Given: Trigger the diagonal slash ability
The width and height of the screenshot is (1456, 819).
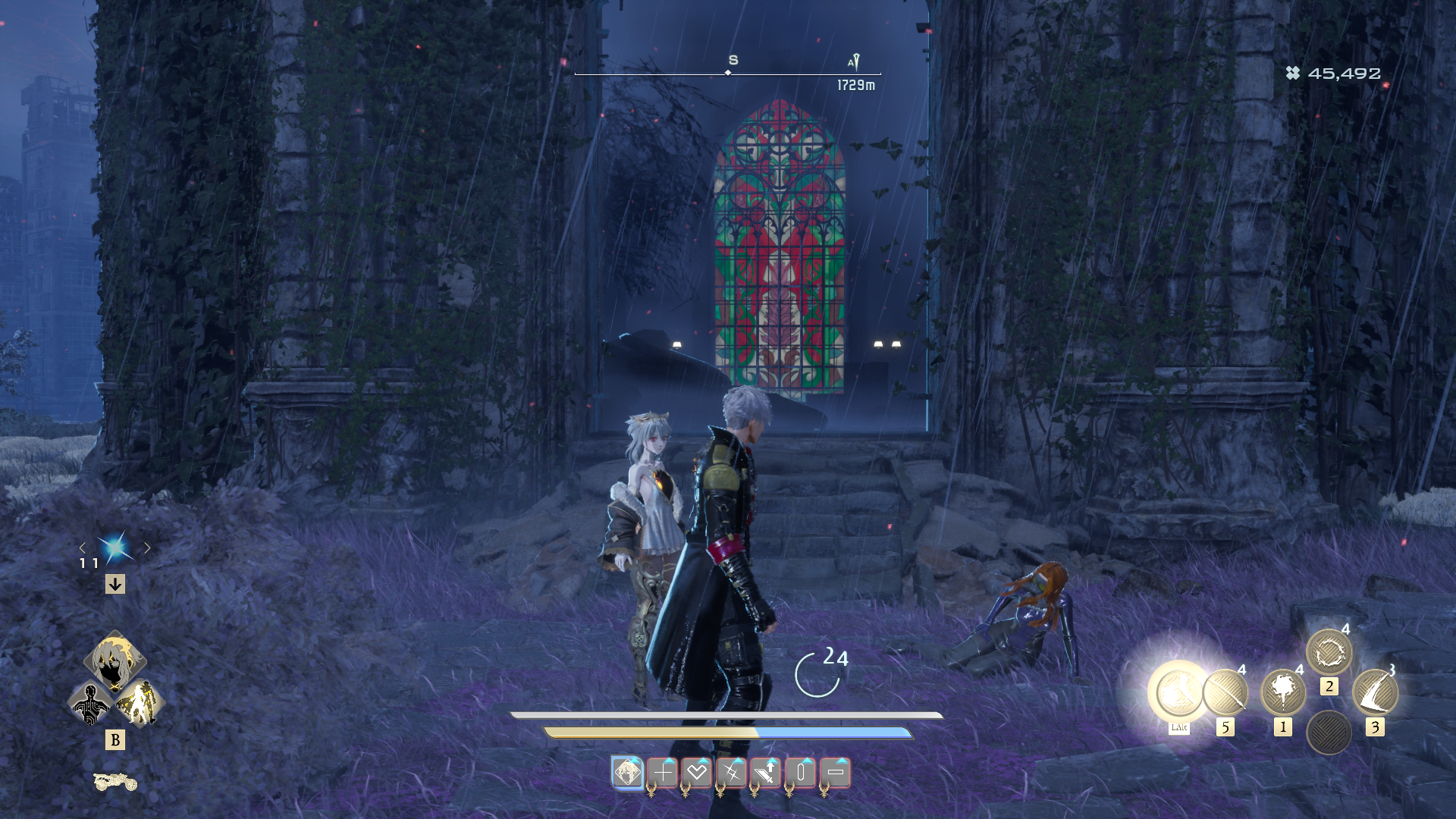Looking at the screenshot, I should 1225,692.
